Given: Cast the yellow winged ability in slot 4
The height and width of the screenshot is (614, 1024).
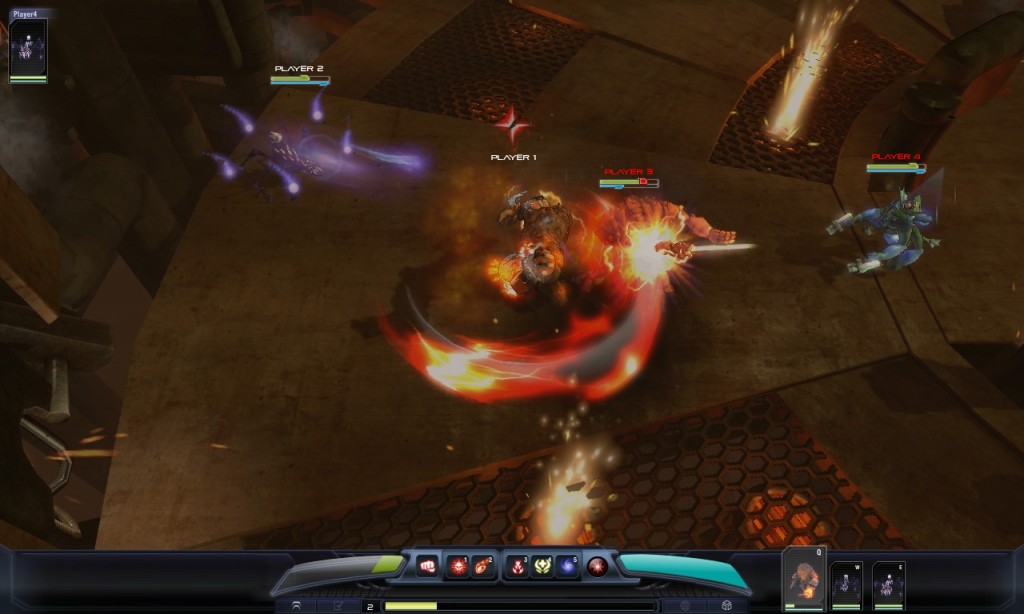Looking at the screenshot, I should tap(542, 566).
